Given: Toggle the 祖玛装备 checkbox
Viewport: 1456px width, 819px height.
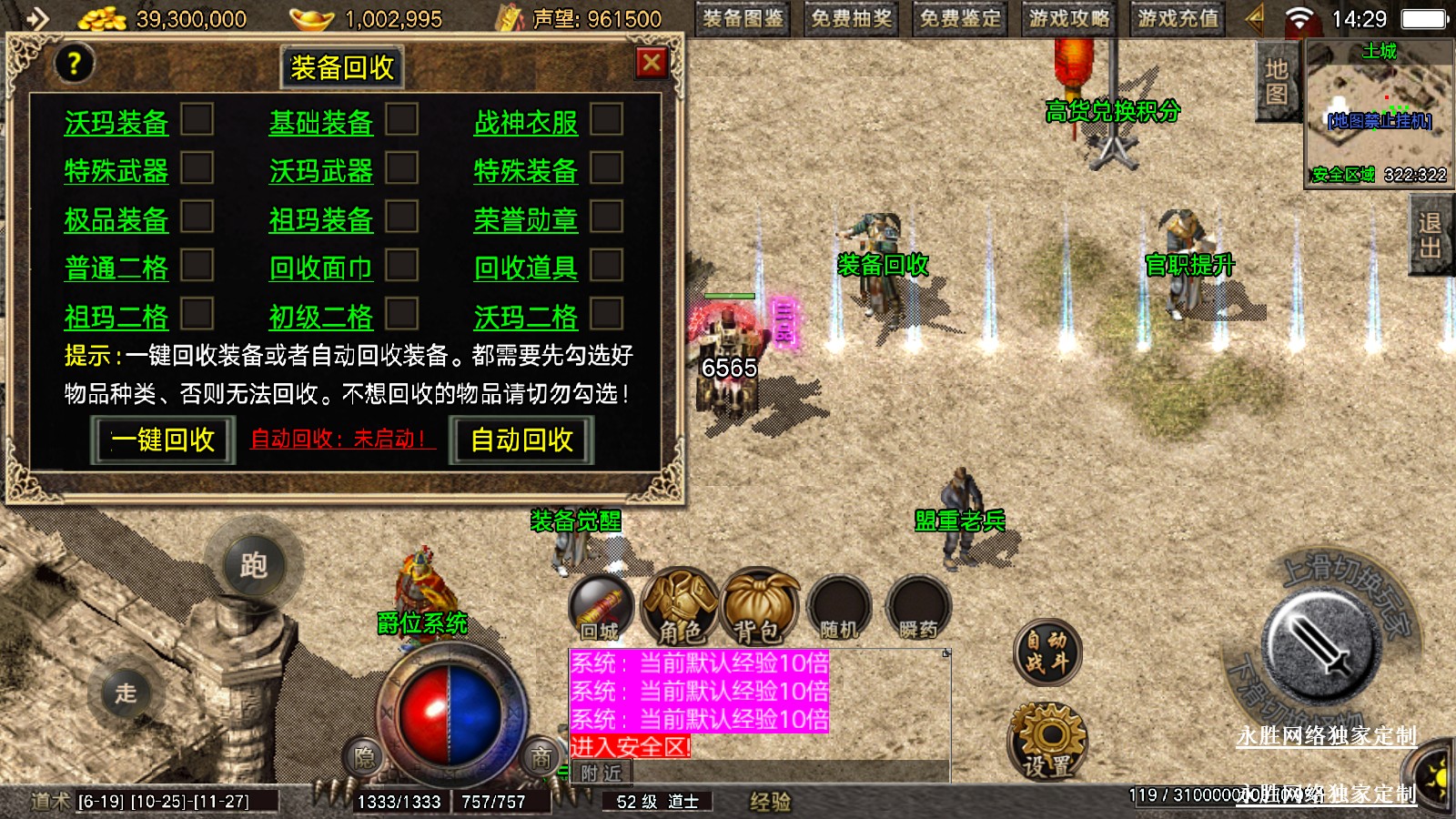Looking at the screenshot, I should click(x=402, y=217).
